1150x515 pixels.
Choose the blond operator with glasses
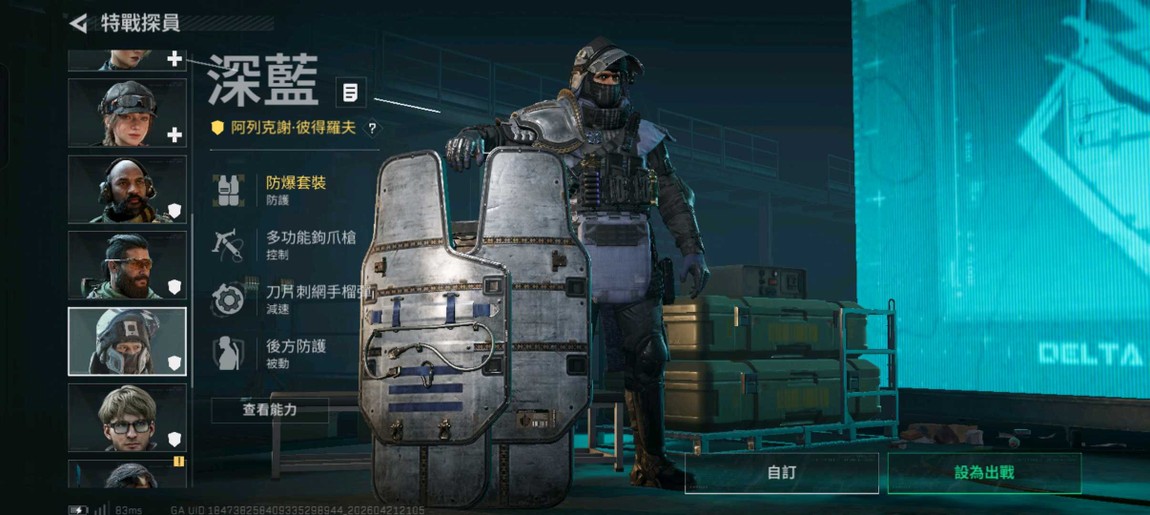click(x=127, y=418)
